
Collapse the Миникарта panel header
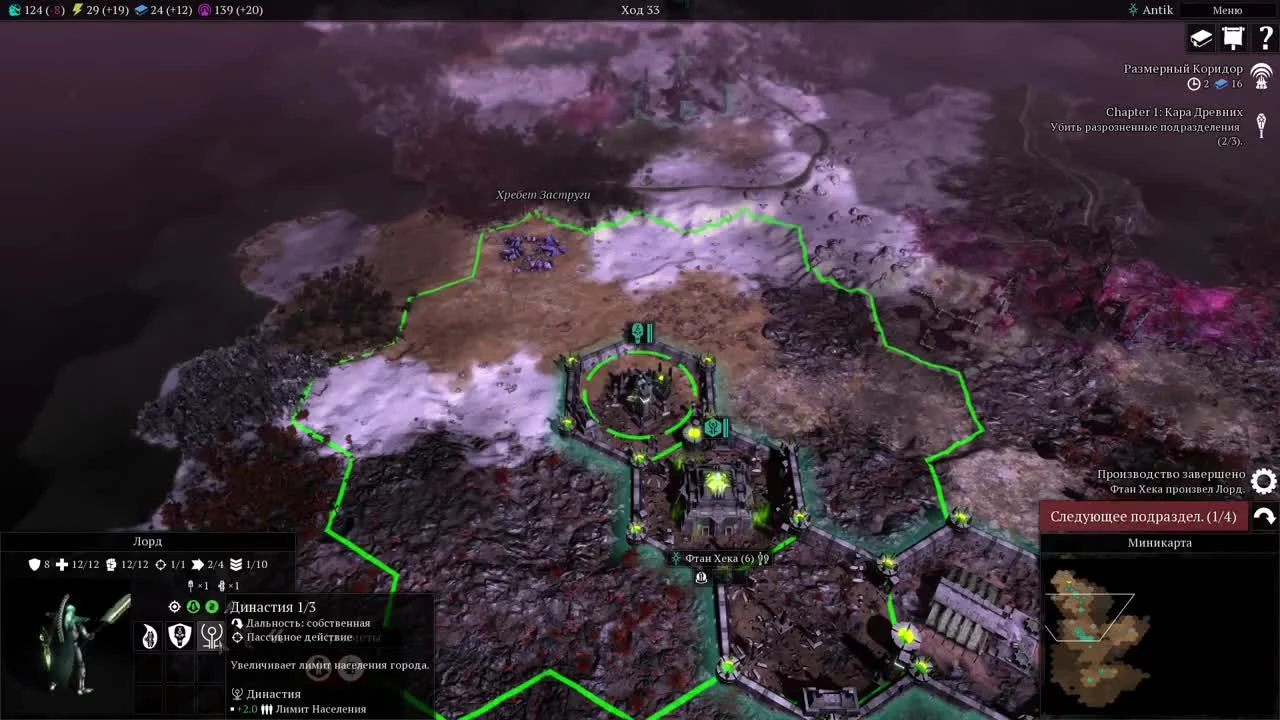1160,542
